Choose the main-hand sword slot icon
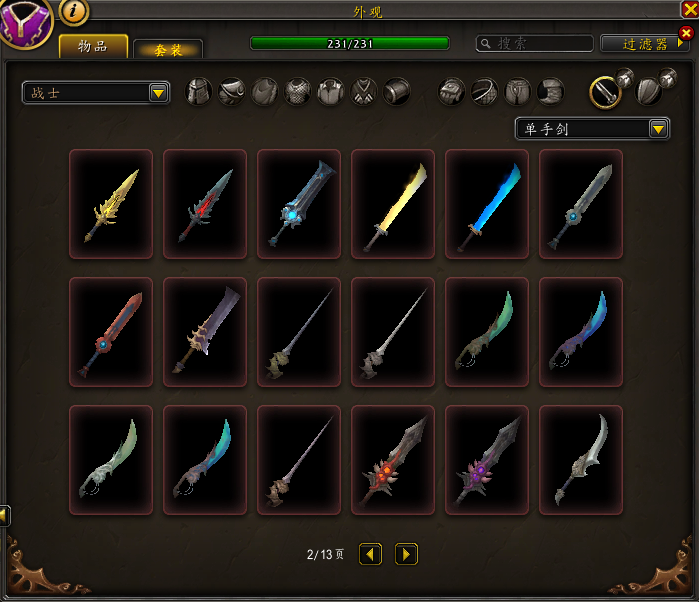The image size is (699, 602). click(x=604, y=92)
